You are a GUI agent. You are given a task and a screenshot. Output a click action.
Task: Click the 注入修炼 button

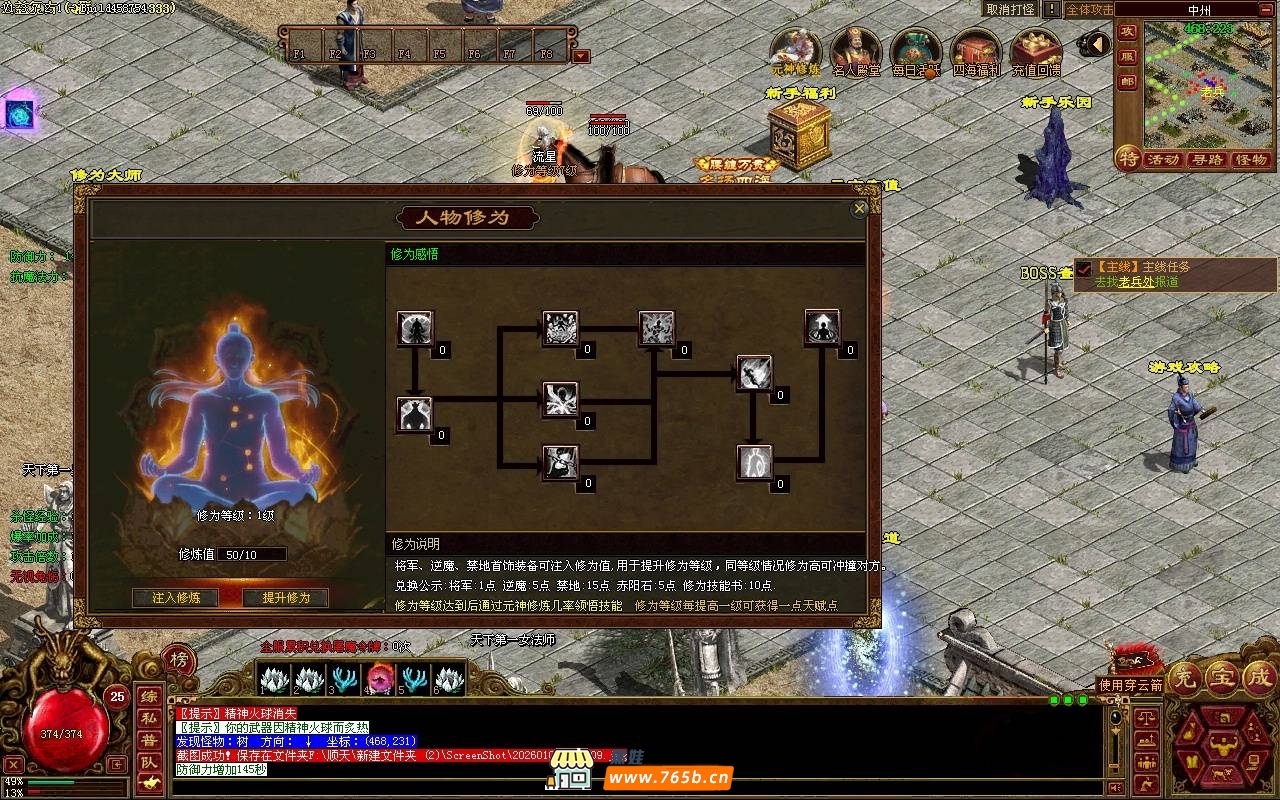[x=176, y=598]
